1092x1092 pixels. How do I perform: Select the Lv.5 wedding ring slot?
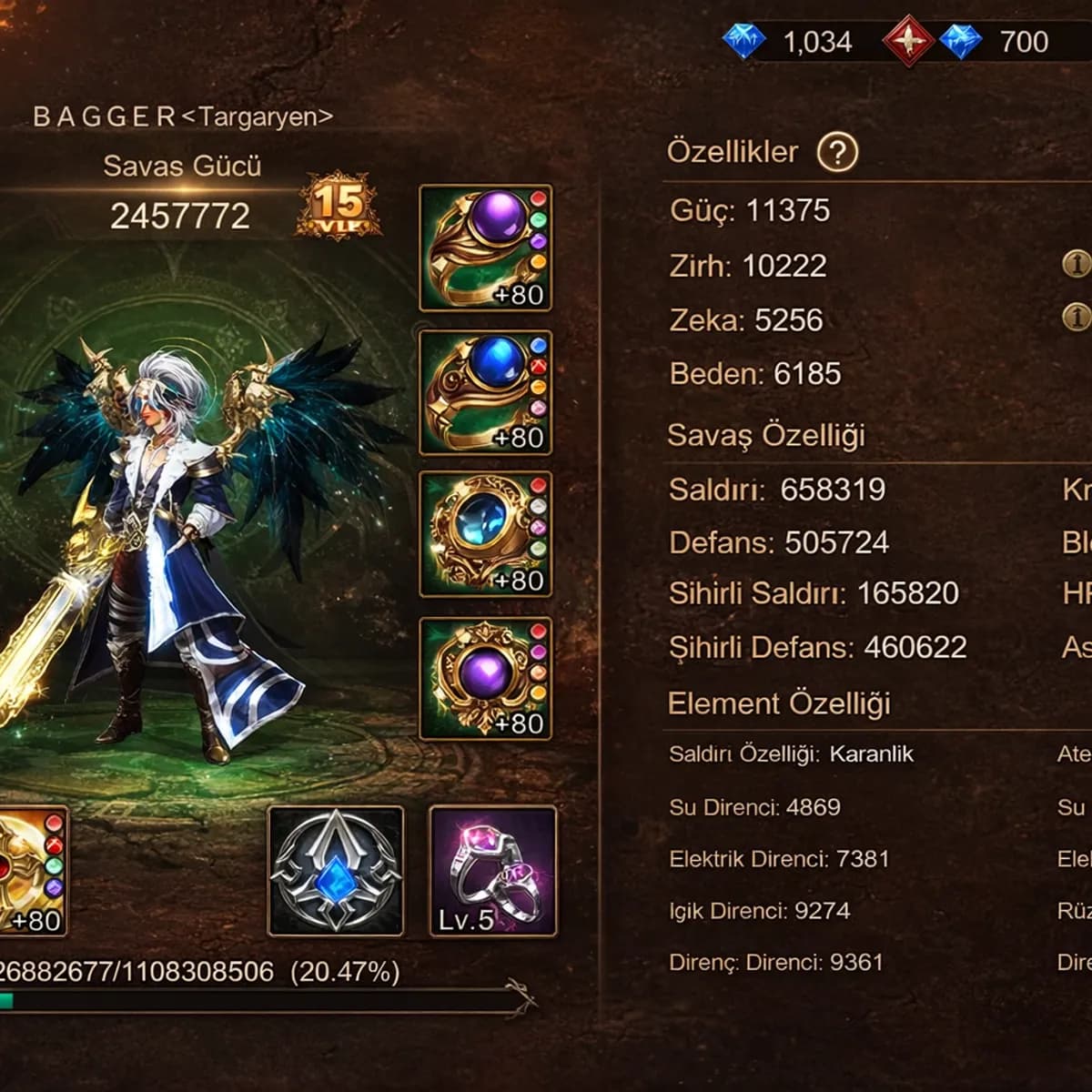coord(492,871)
